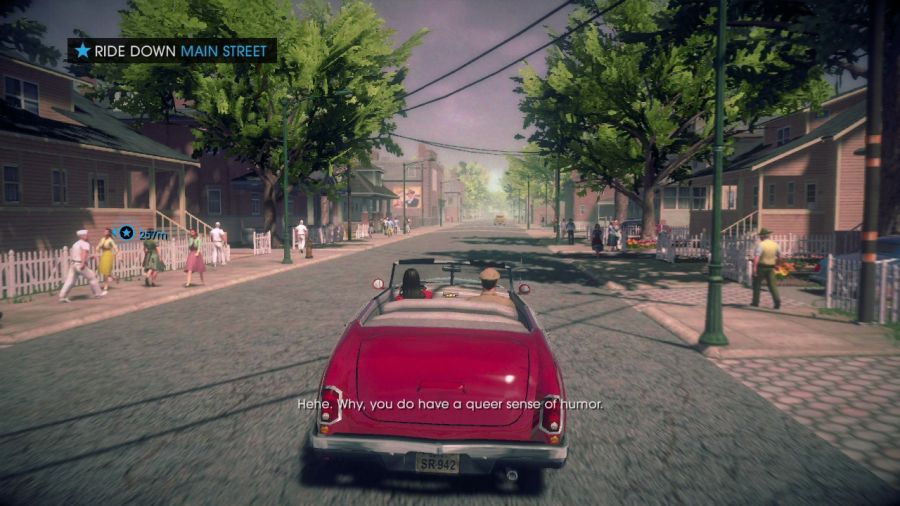Select the Ride Down Main Street objective

tap(172, 50)
